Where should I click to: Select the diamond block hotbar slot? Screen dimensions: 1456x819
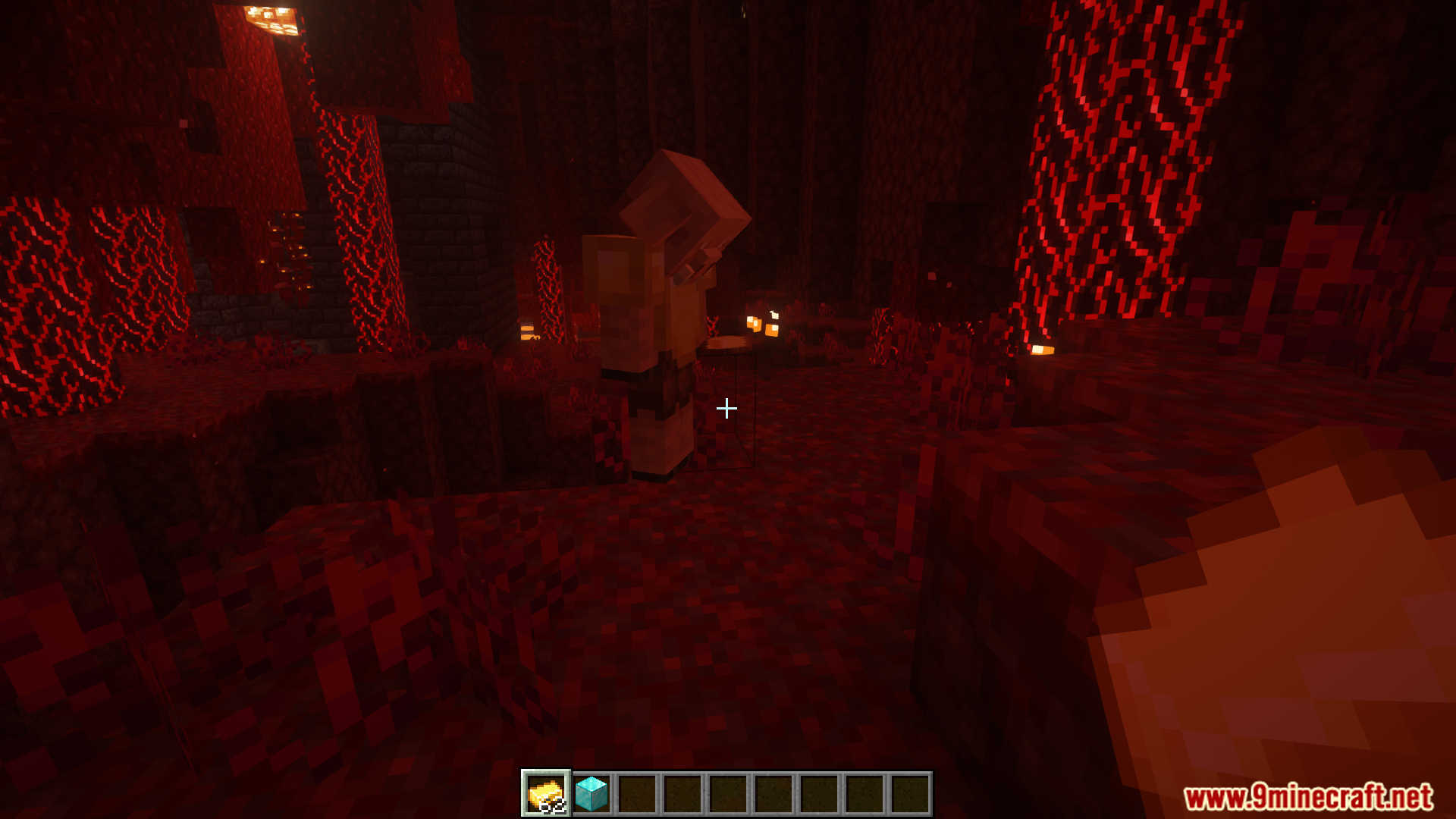coord(591,793)
